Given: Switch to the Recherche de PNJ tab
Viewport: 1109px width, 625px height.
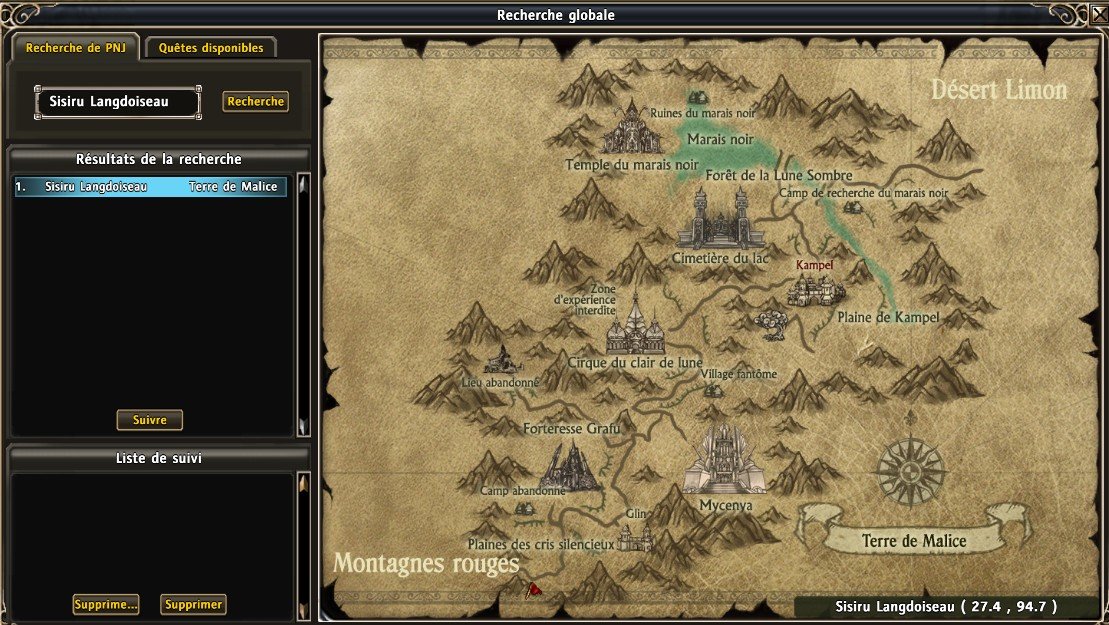Looking at the screenshot, I should pos(75,48).
